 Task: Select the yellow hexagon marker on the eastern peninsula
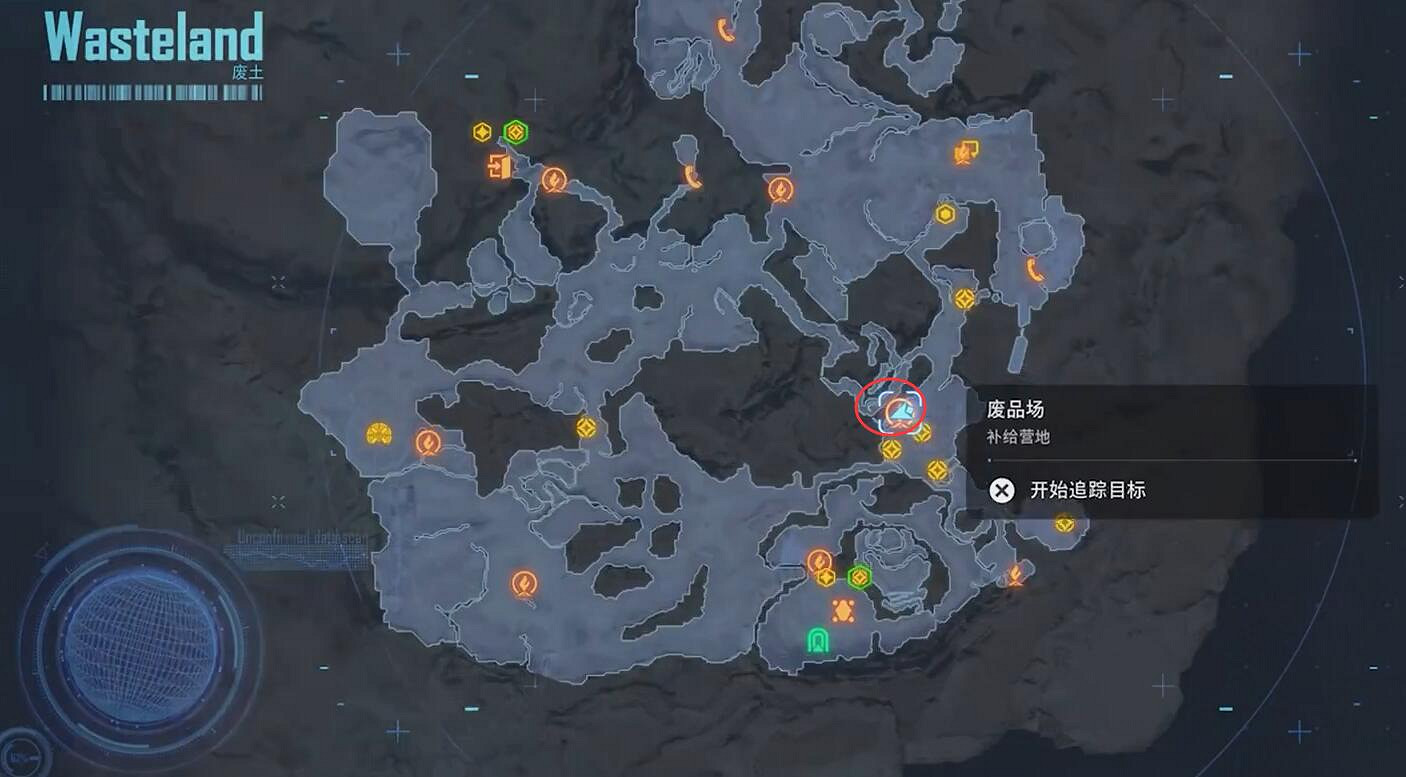pos(944,213)
